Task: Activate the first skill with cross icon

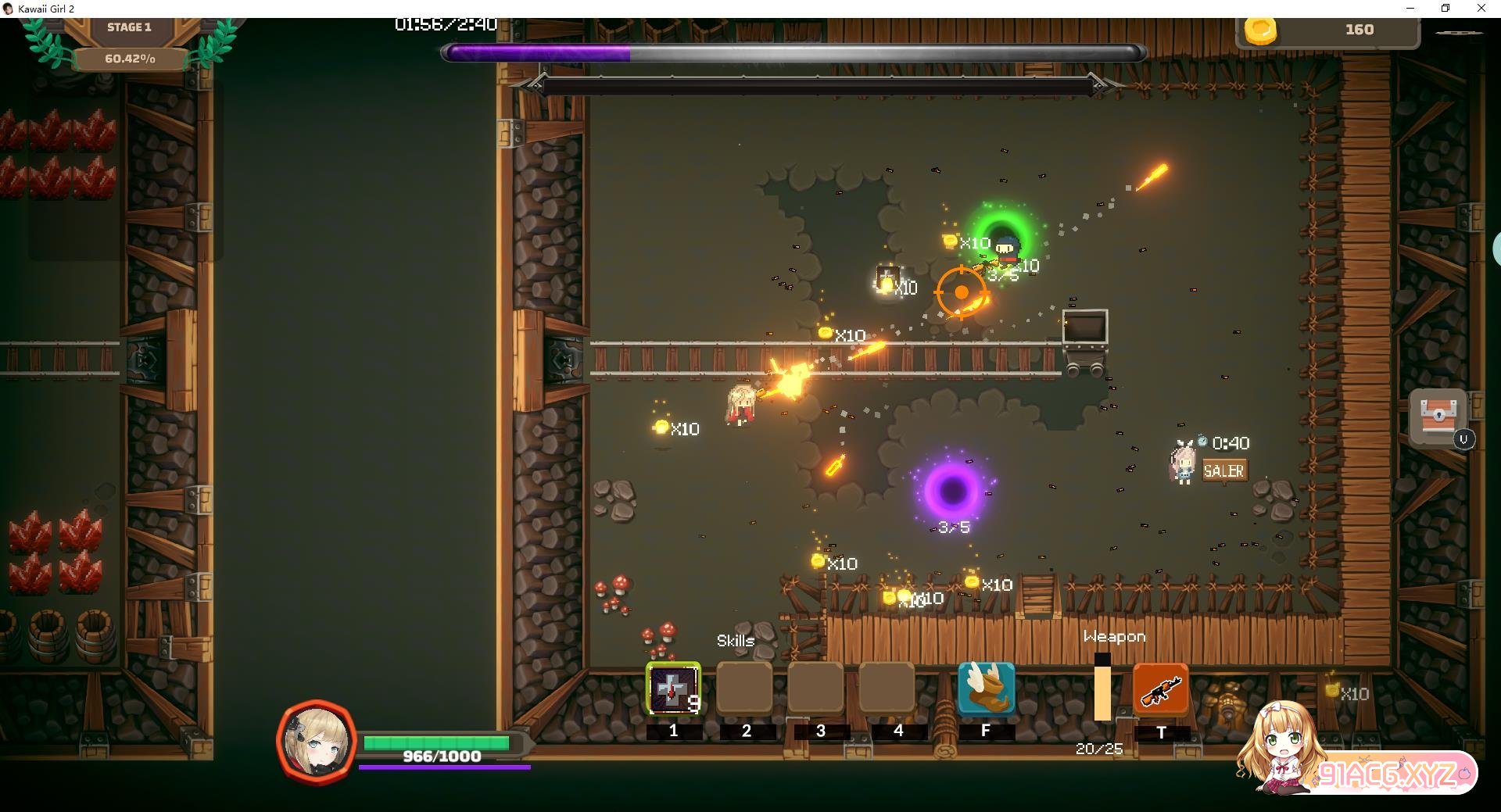Action: (673, 689)
